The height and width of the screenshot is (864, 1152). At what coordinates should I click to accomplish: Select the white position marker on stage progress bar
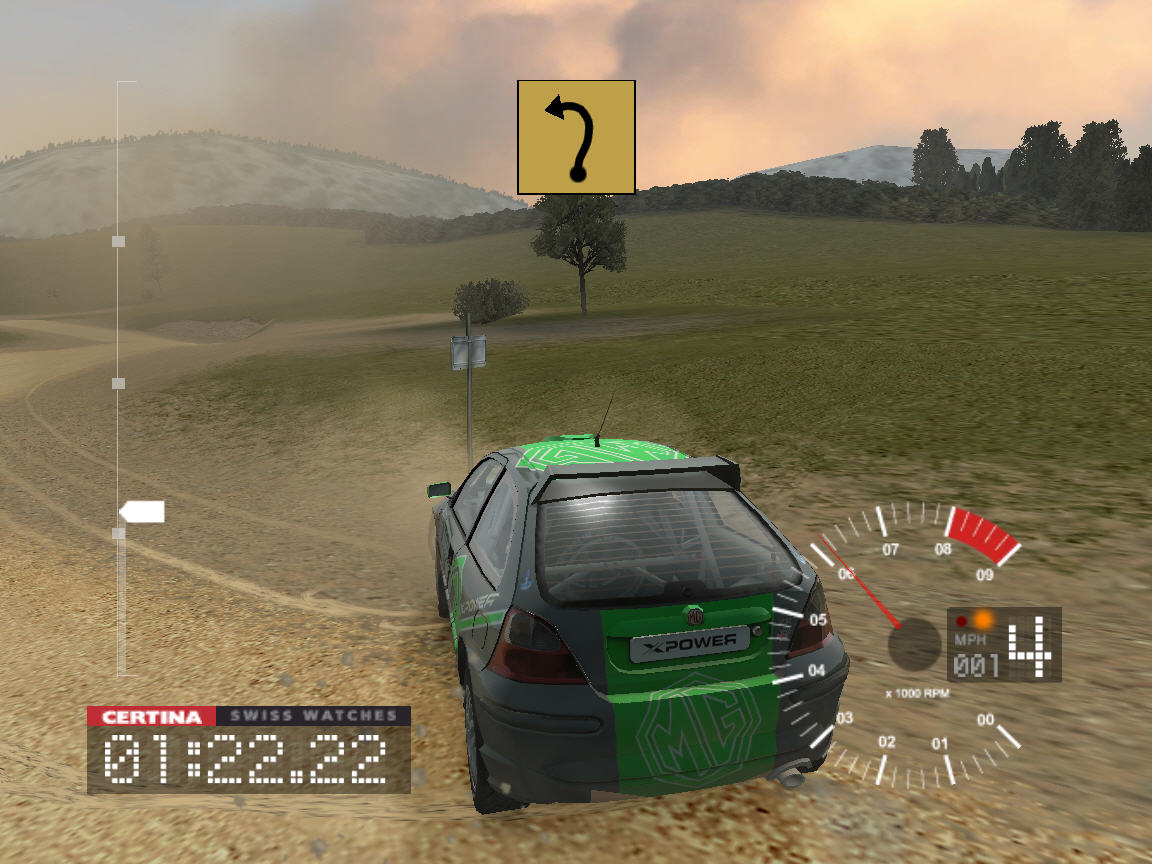click(143, 513)
